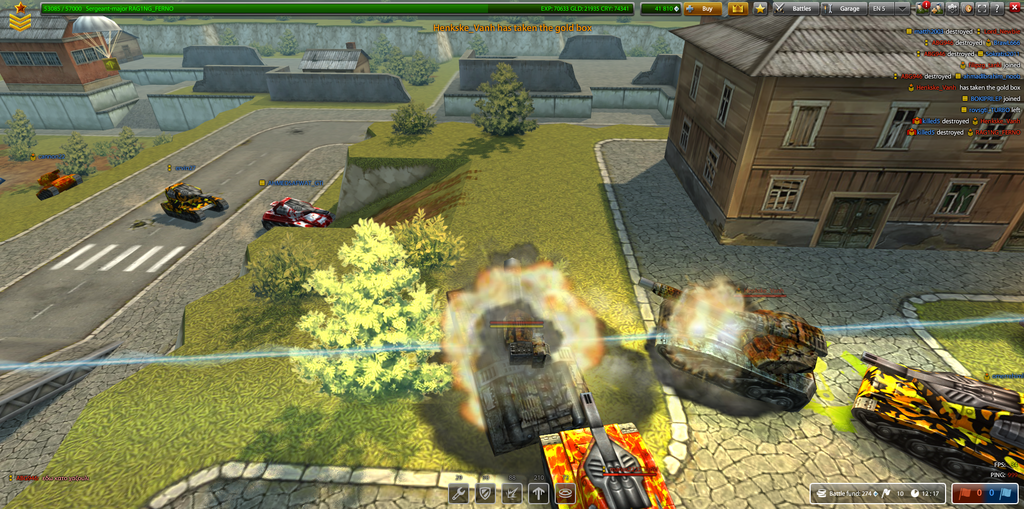1024x509 pixels.
Task: Open the question mark help
Action: pos(997,8)
